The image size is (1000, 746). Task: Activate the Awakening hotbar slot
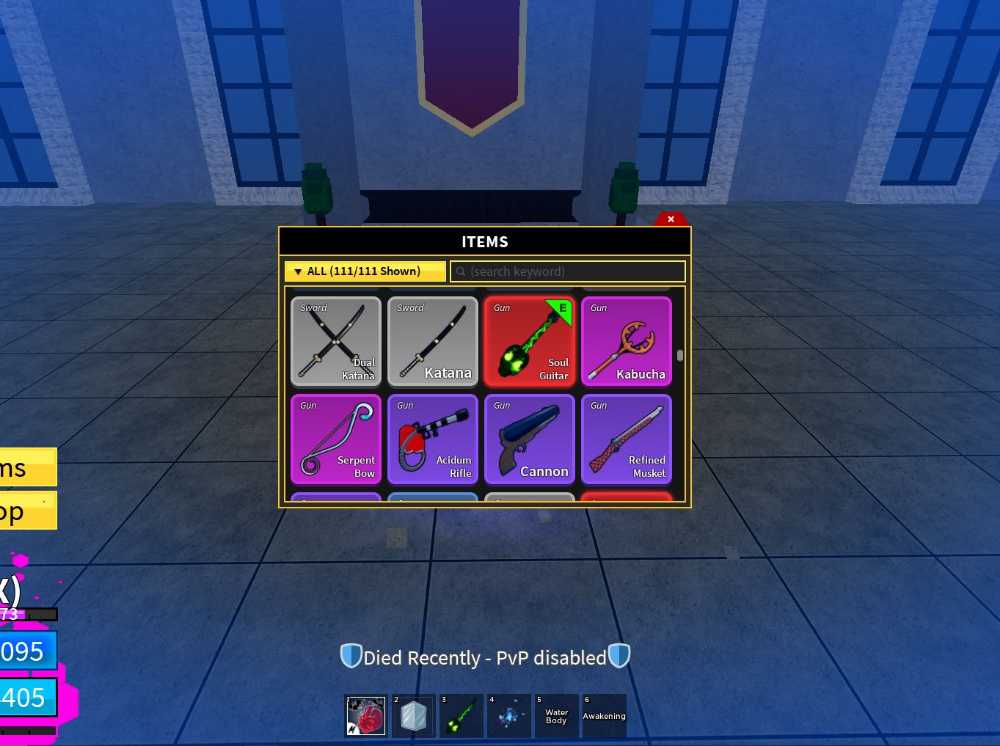coord(604,716)
